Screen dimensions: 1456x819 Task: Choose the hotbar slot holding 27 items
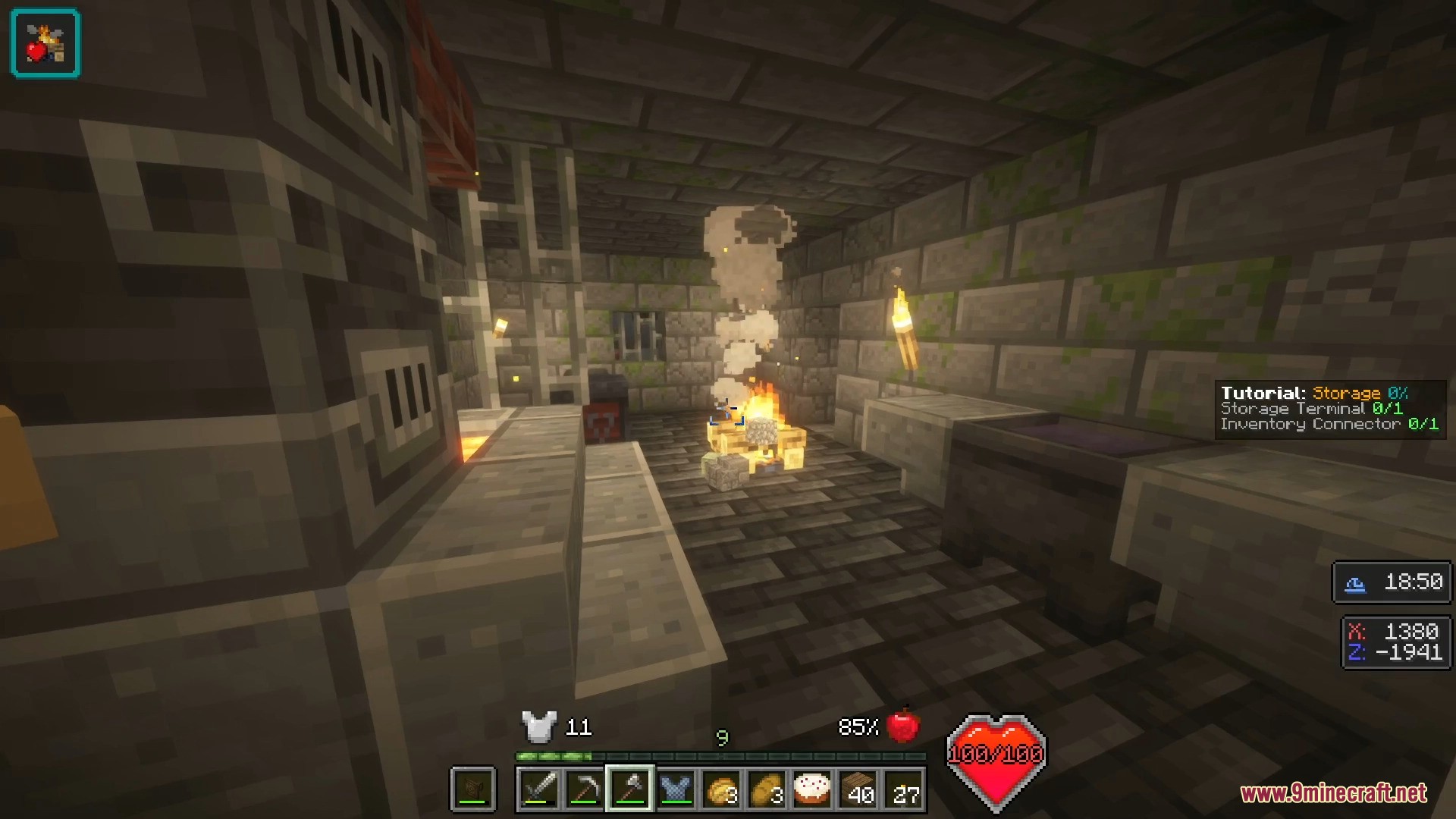click(x=904, y=789)
